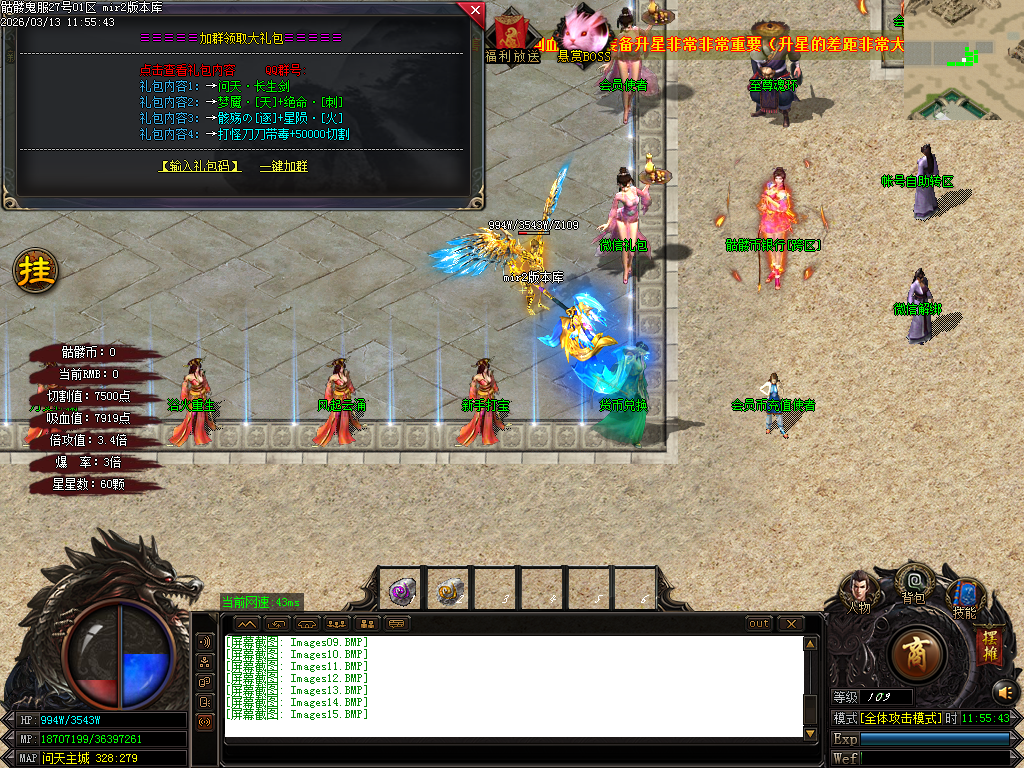Open the 技能 skills book
This screenshot has width=1024, height=768.
coord(964,597)
